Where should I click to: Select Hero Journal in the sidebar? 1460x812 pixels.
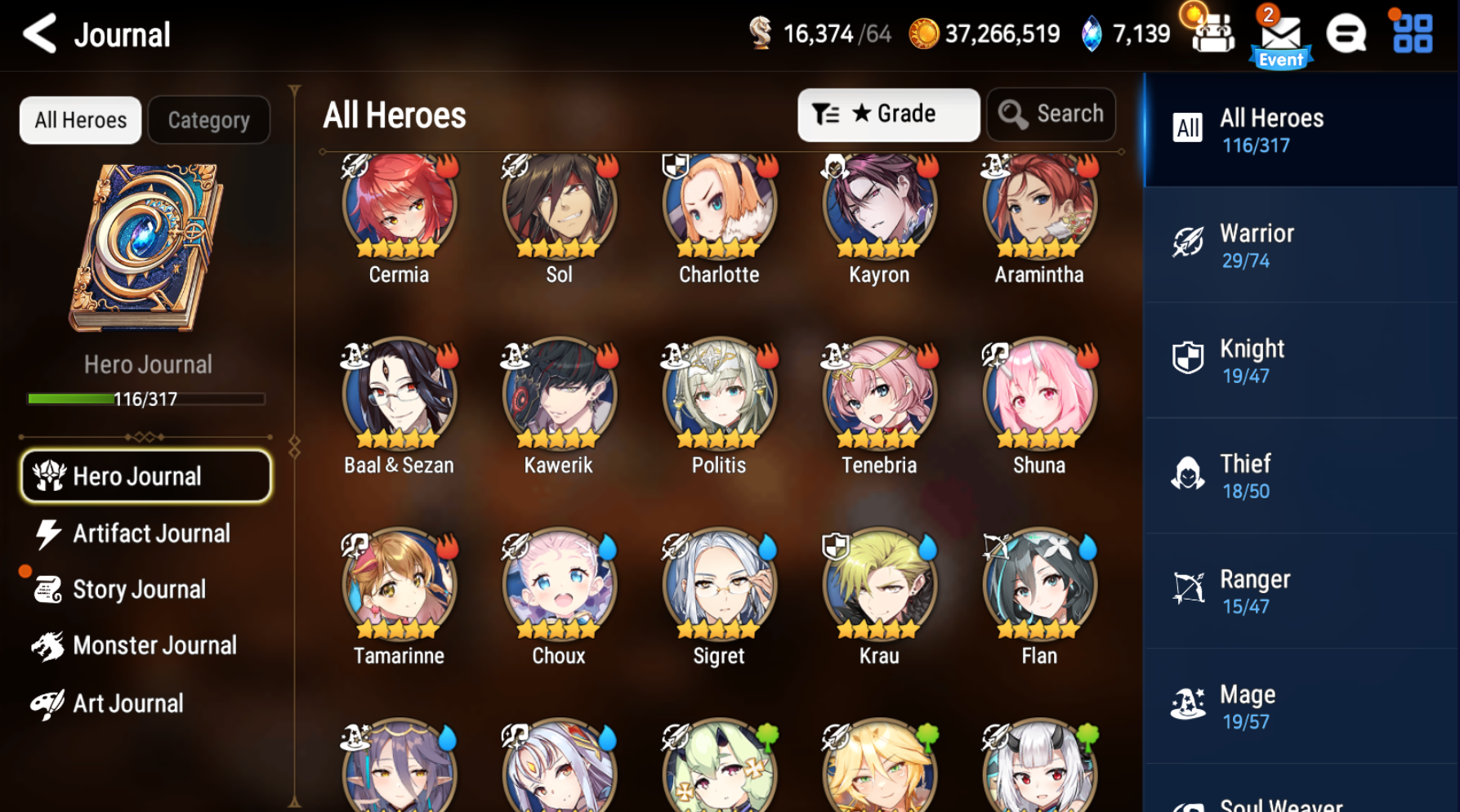pos(145,475)
